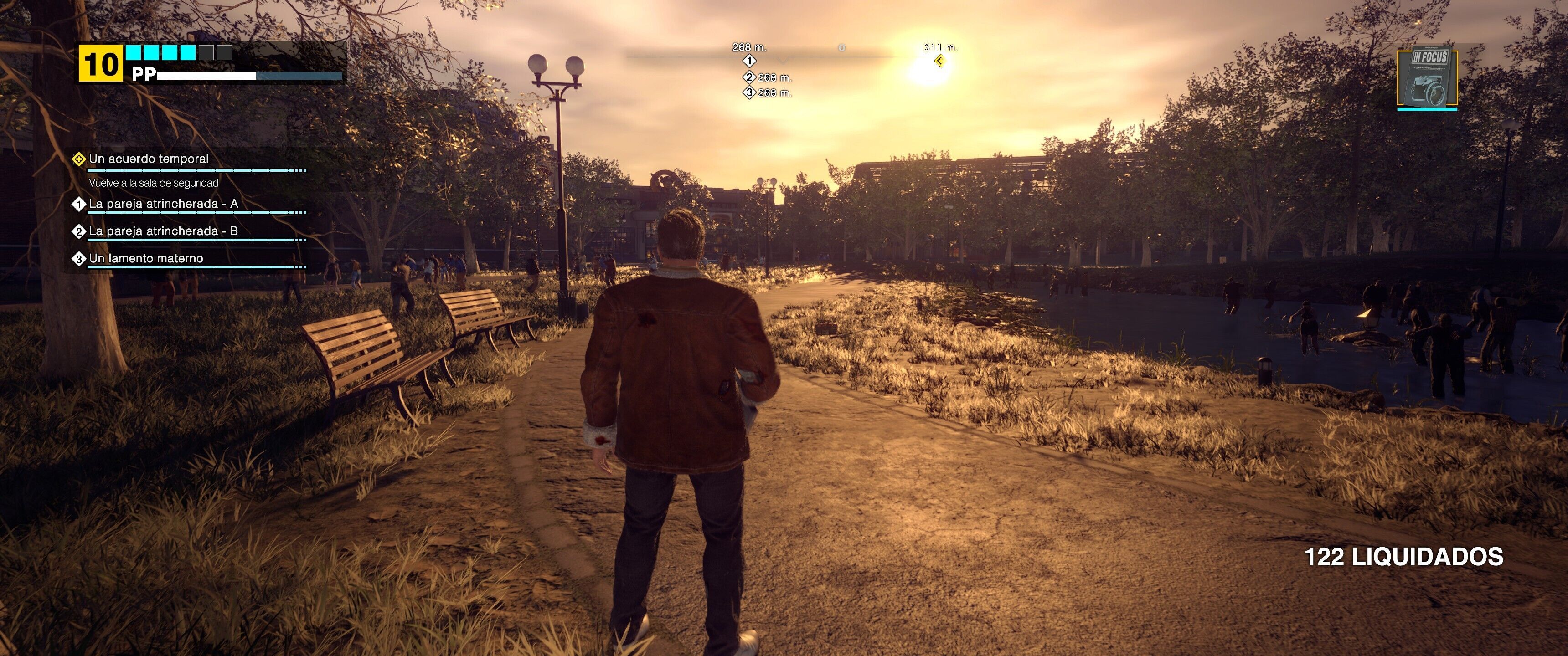Open the 'Un lamento materno' mission entry
The height and width of the screenshot is (656, 1568).
click(145, 259)
